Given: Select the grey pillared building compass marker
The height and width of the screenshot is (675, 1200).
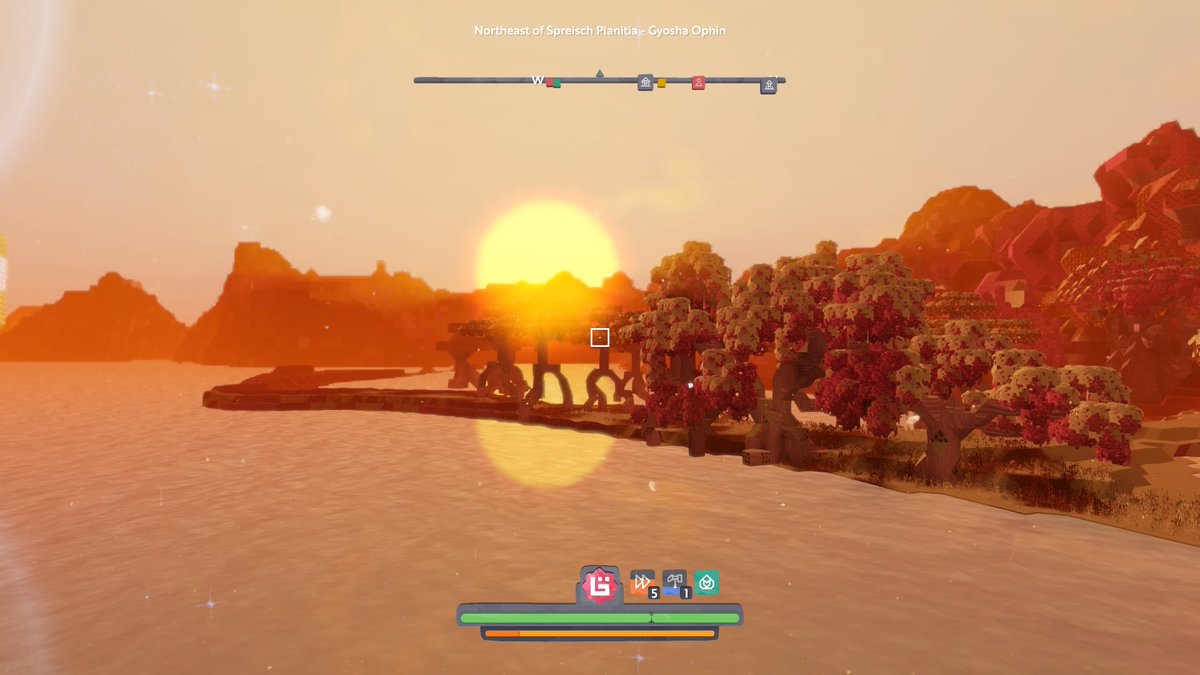Looking at the screenshot, I should point(646,82).
